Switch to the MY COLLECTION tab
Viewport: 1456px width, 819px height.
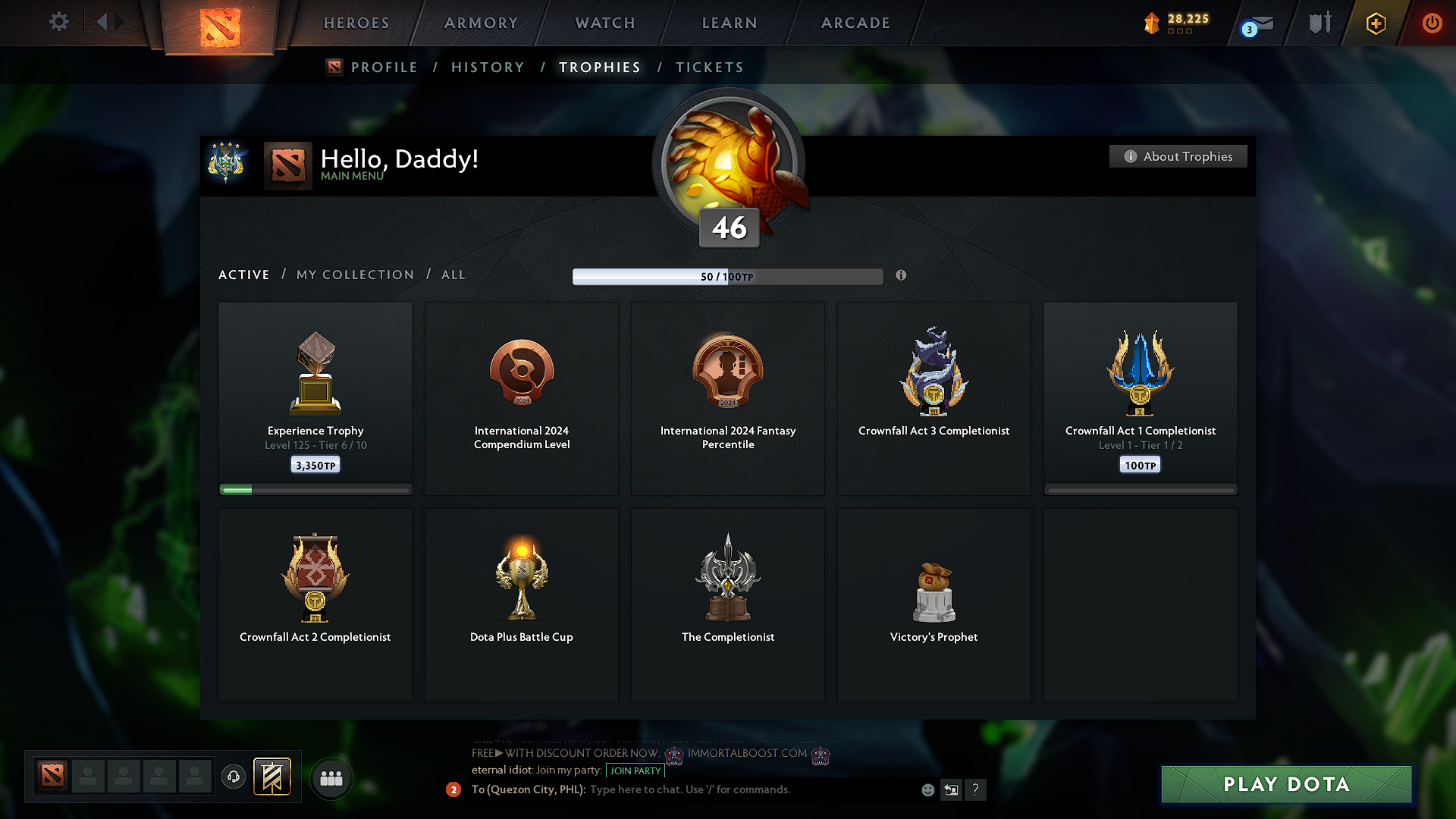pyautogui.click(x=354, y=275)
